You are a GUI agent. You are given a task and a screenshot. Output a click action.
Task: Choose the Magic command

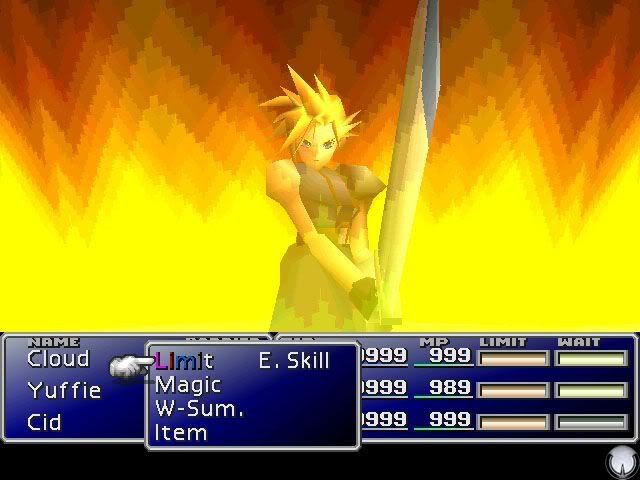pyautogui.click(x=188, y=385)
